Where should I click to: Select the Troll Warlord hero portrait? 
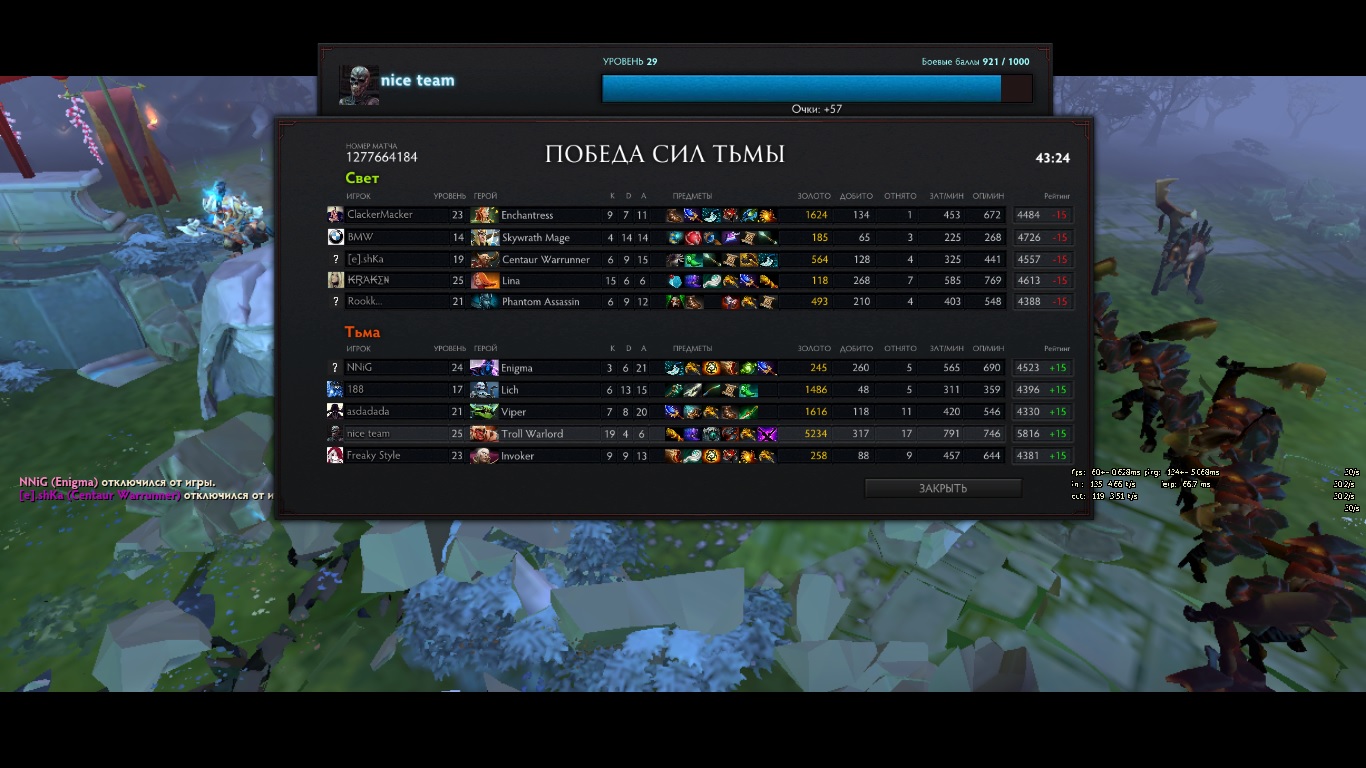[x=484, y=434]
